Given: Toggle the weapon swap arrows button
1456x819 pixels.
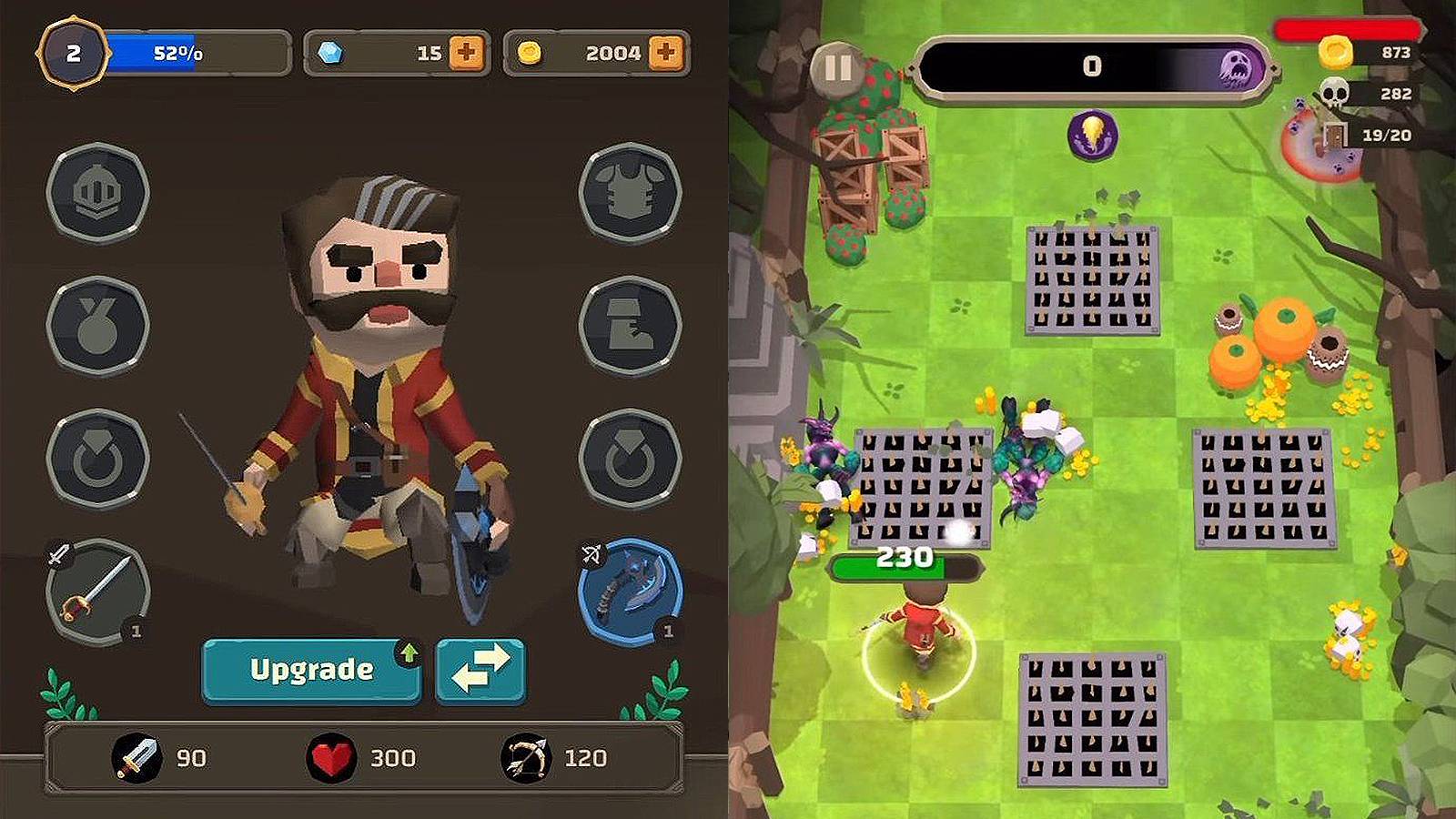Looking at the screenshot, I should pyautogui.click(x=480, y=670).
